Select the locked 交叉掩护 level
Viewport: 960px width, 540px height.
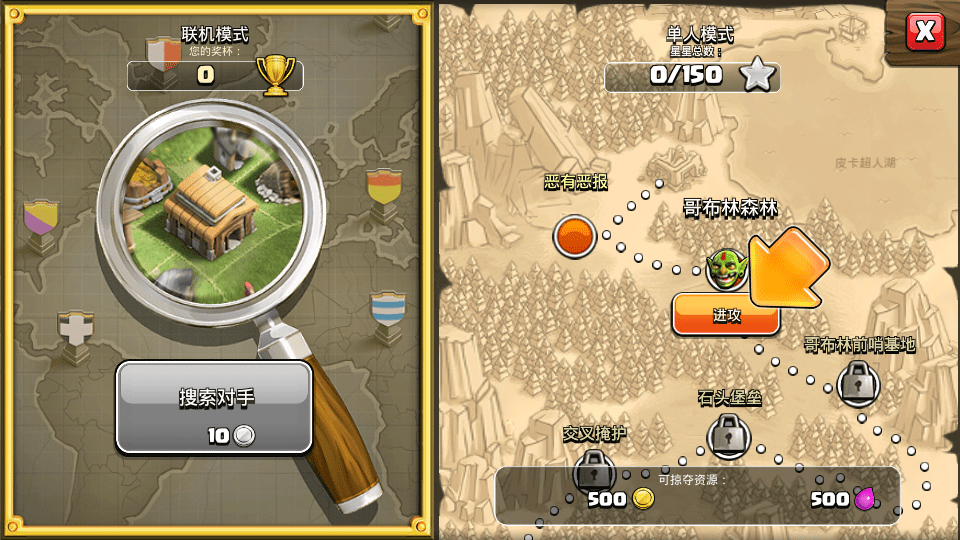594,467
